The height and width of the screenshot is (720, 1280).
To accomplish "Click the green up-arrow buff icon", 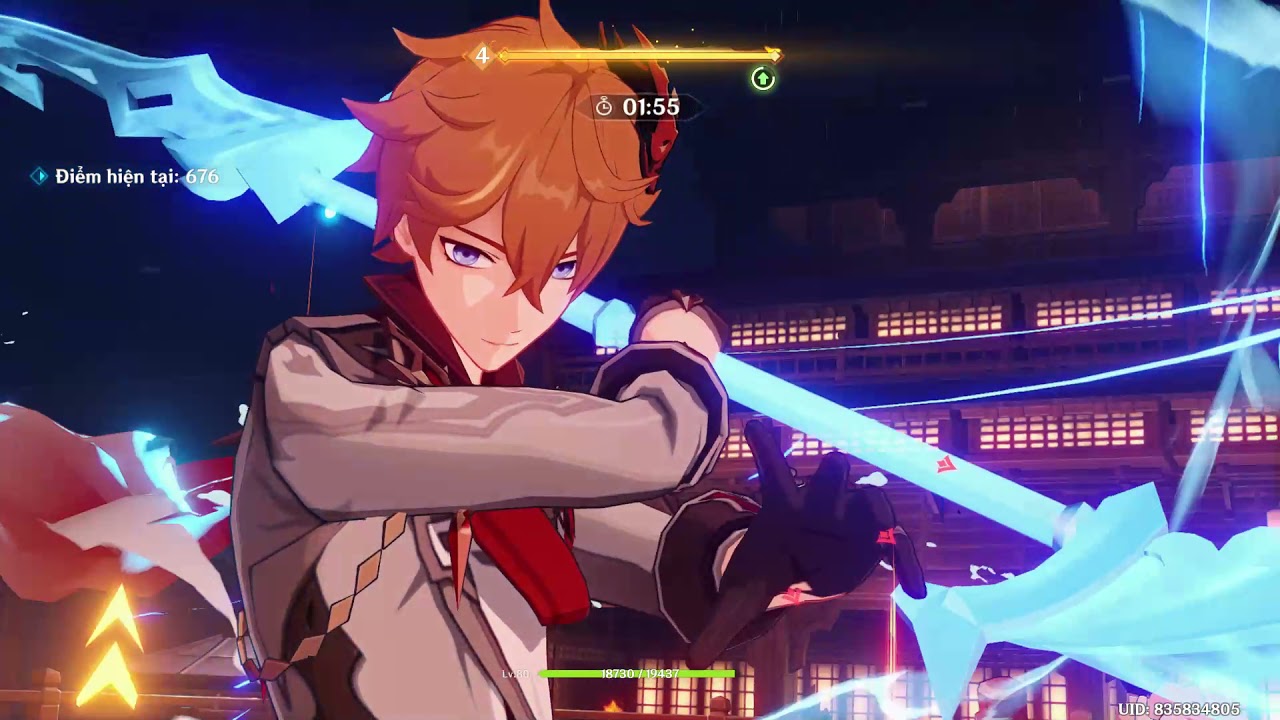I will click(763, 79).
